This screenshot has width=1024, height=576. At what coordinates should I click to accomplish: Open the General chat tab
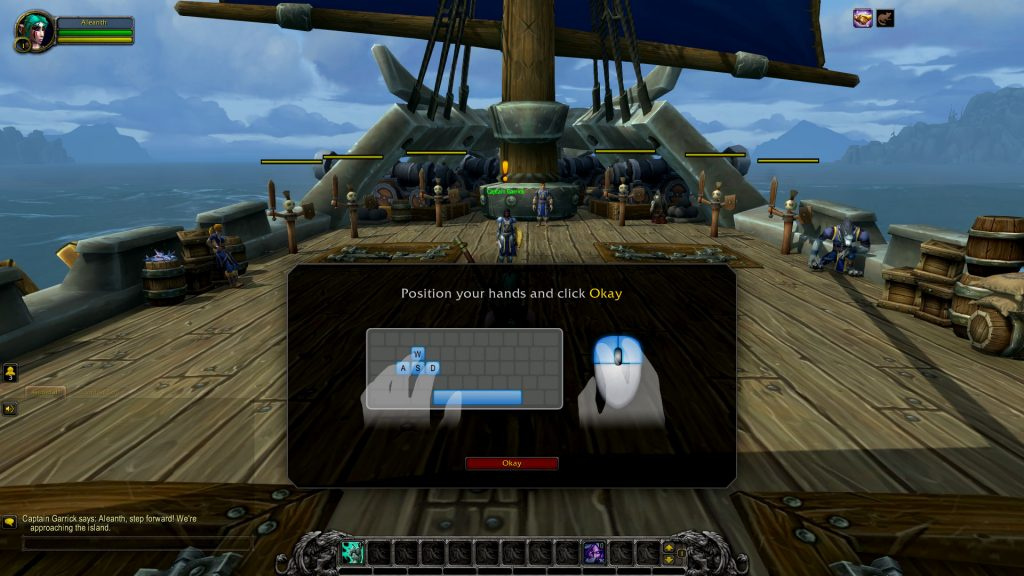click(45, 392)
